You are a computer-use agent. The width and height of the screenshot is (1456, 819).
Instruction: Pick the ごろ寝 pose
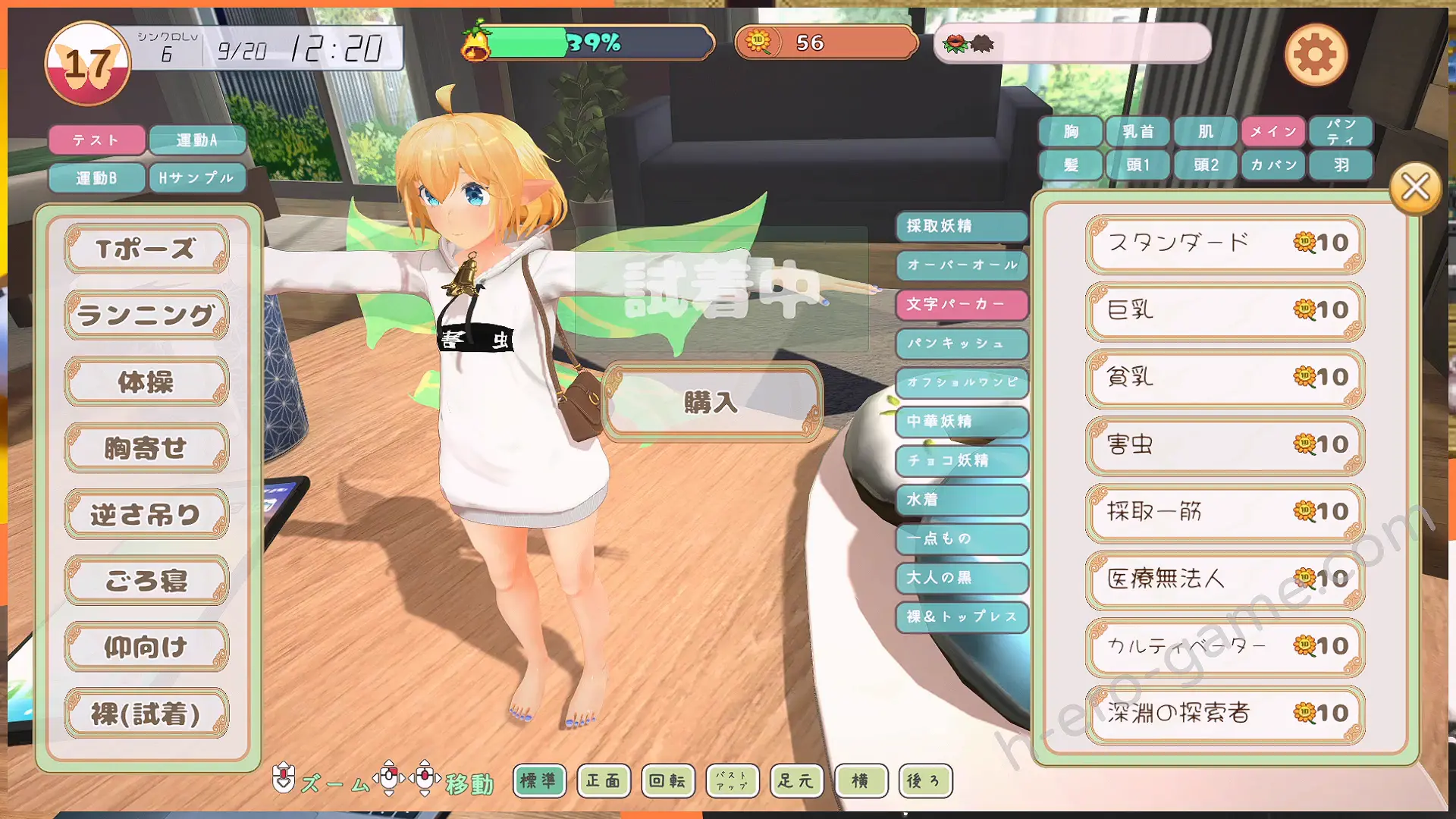point(146,581)
